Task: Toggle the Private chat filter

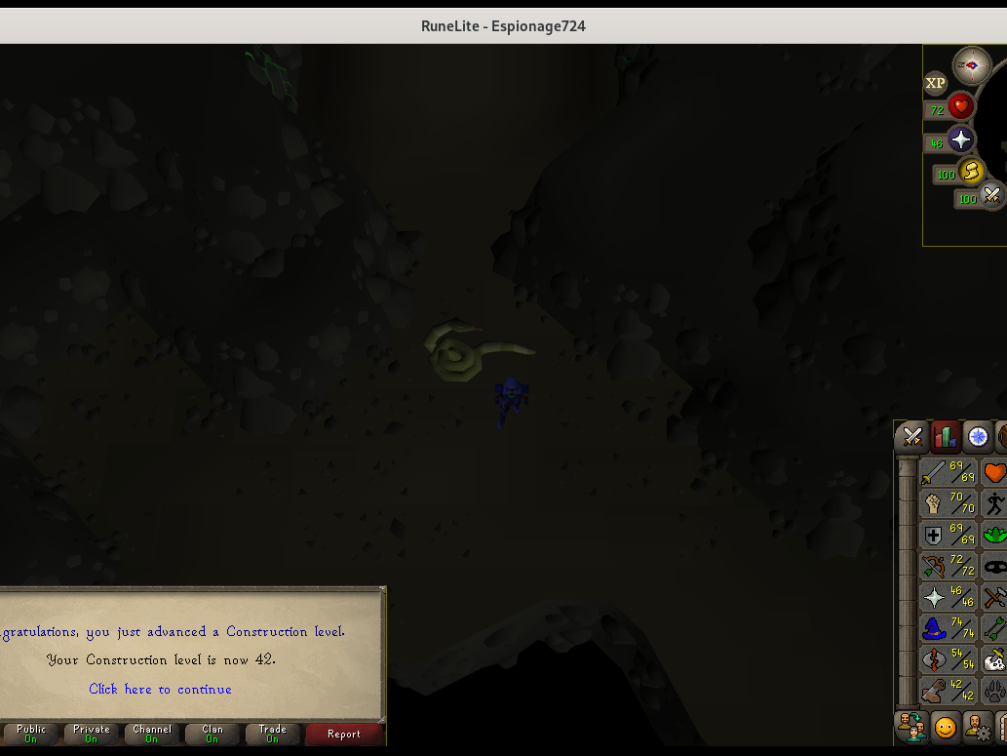Action: [91, 734]
